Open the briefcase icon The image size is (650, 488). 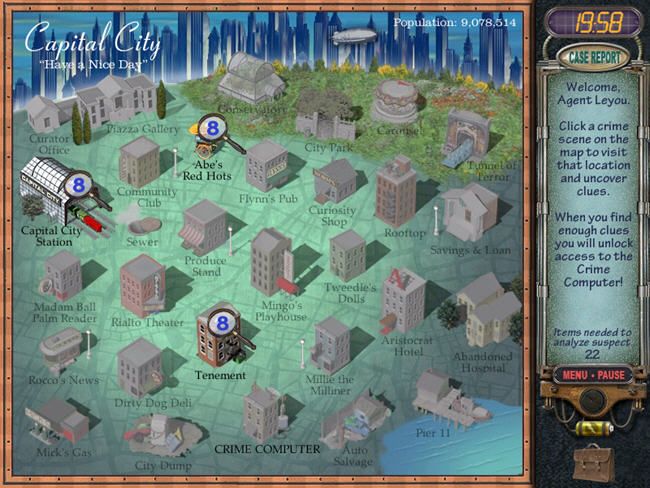[594, 462]
